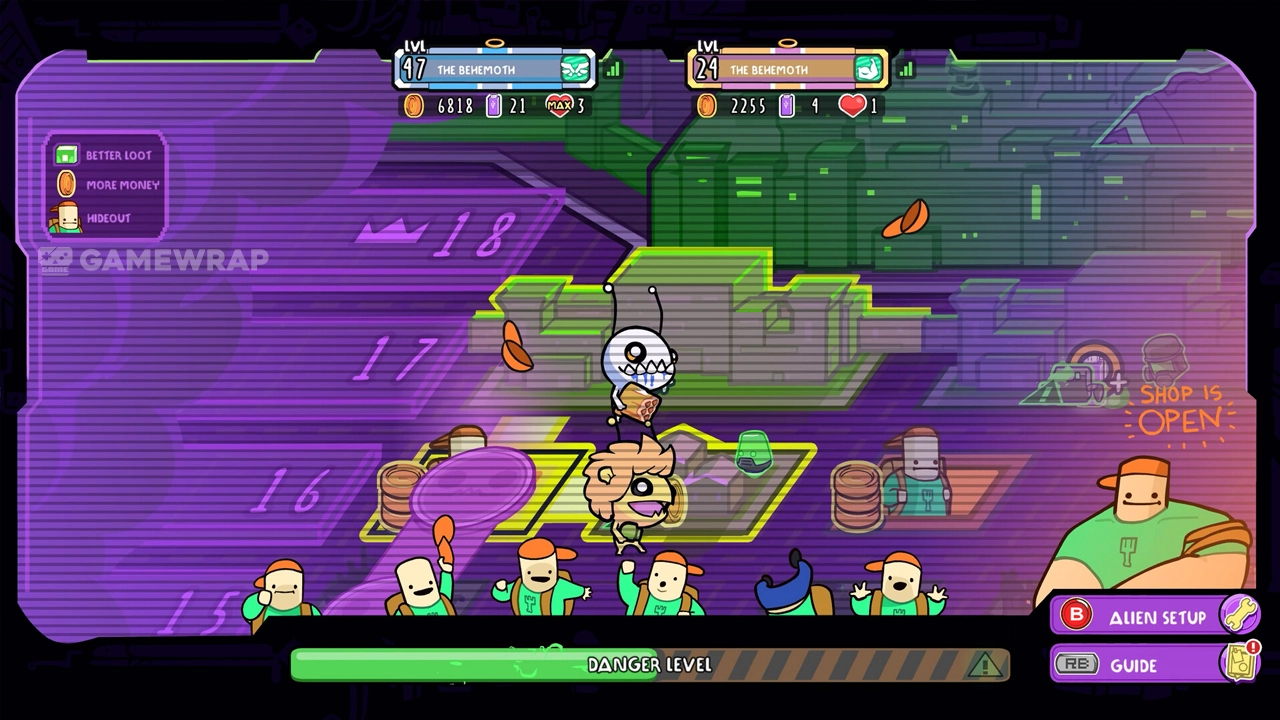The width and height of the screenshot is (1280, 720).
Task: Select the Better Loot legend entry
Action: tap(106, 155)
